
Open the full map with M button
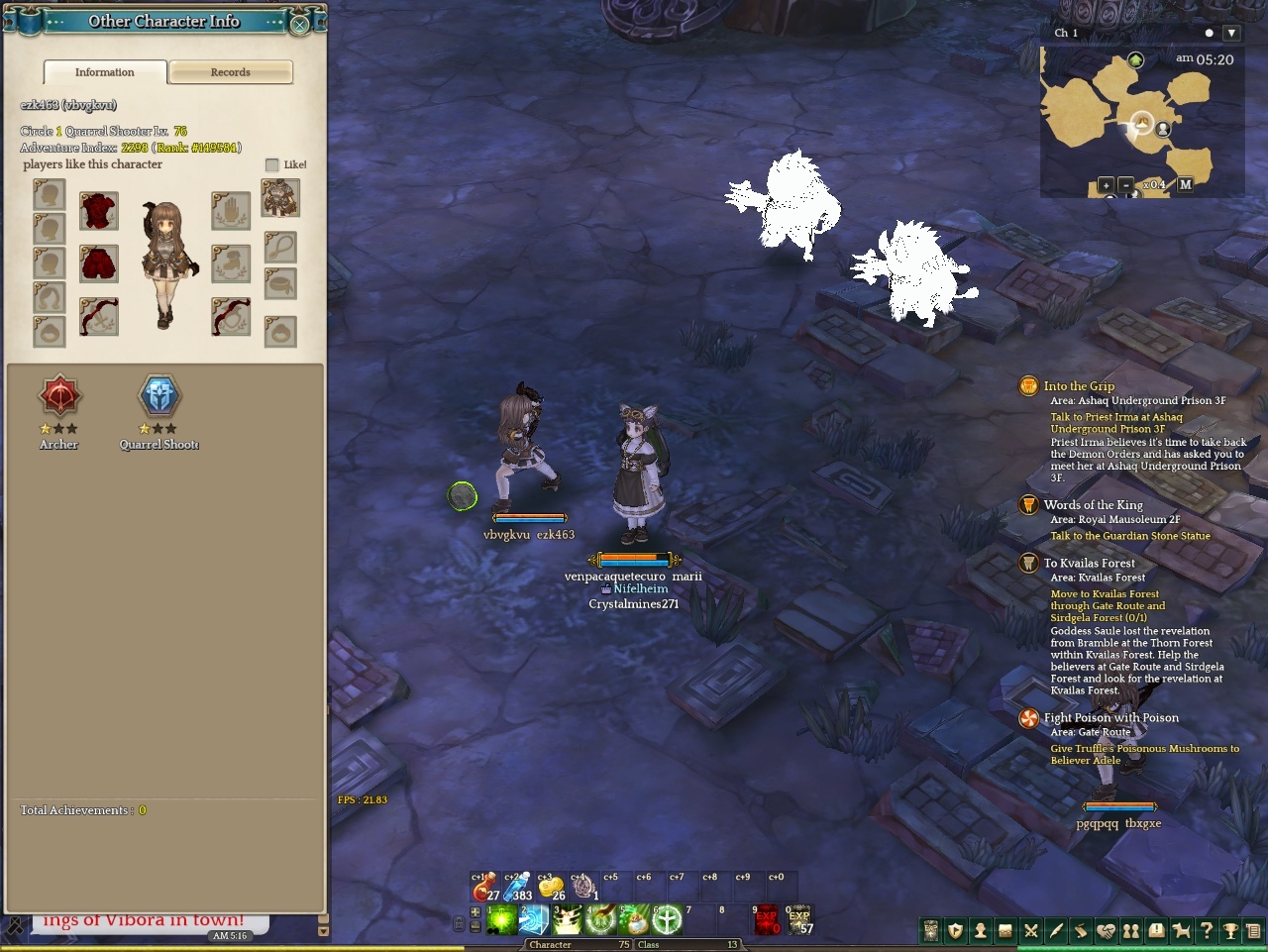(x=1186, y=185)
